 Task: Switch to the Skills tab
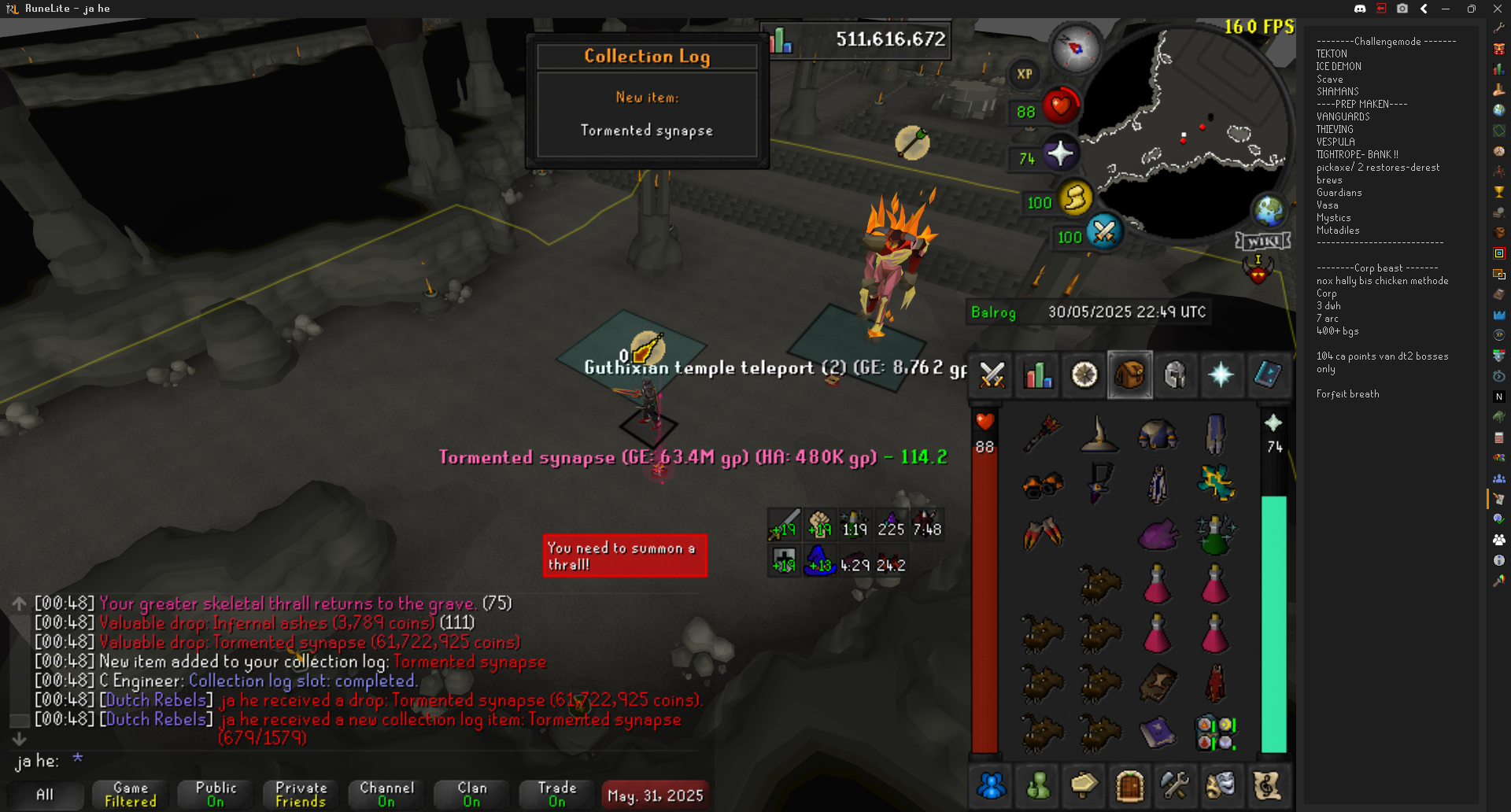pos(1038,375)
